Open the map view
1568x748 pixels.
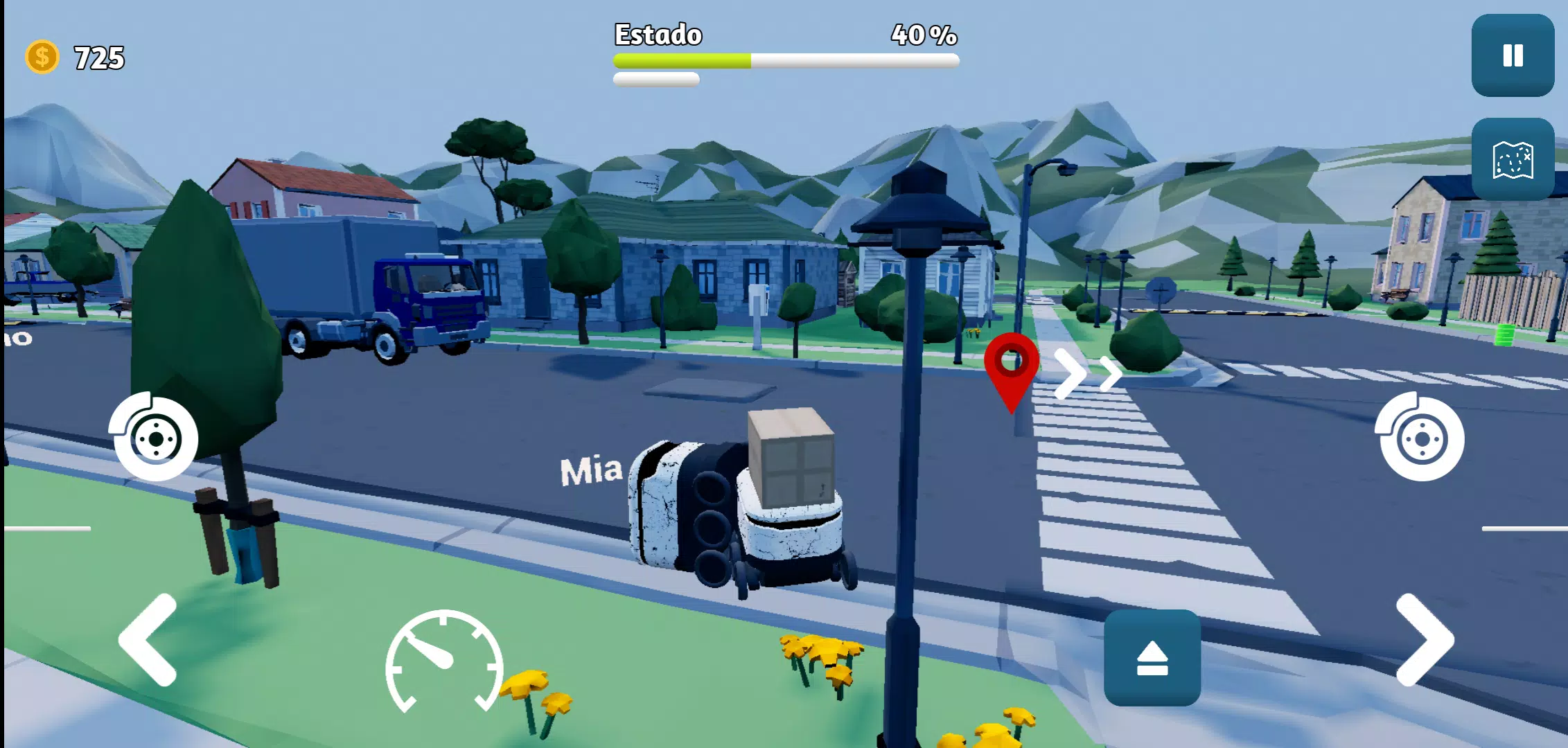1513,159
